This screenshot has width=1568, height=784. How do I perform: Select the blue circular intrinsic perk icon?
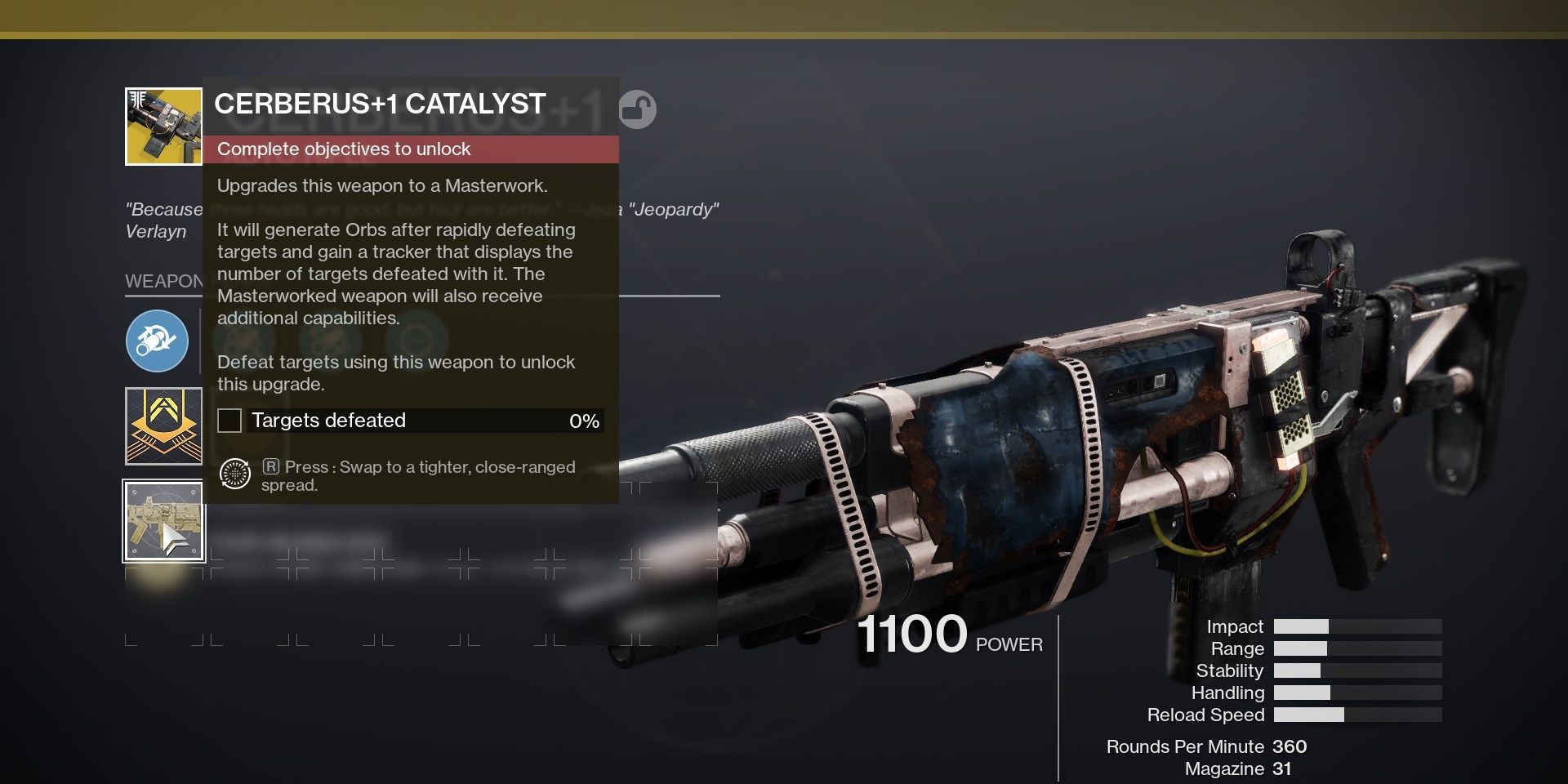158,341
